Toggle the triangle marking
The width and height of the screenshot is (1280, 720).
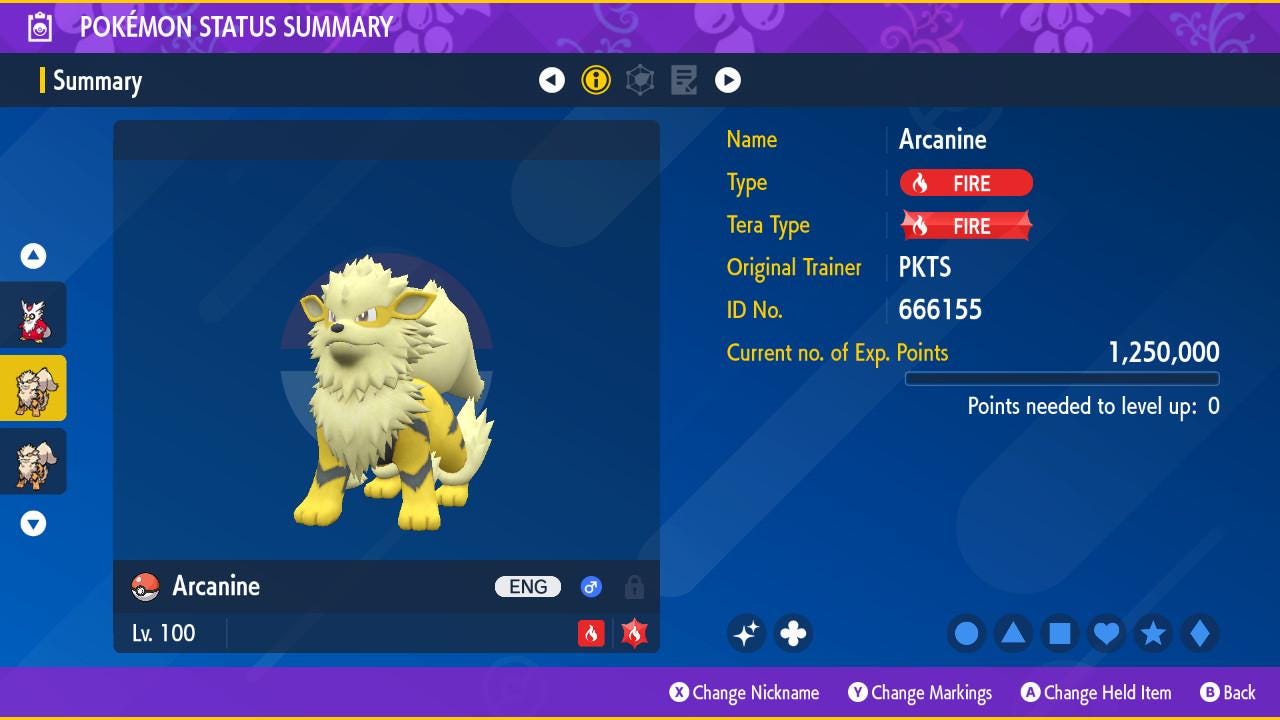(1013, 633)
